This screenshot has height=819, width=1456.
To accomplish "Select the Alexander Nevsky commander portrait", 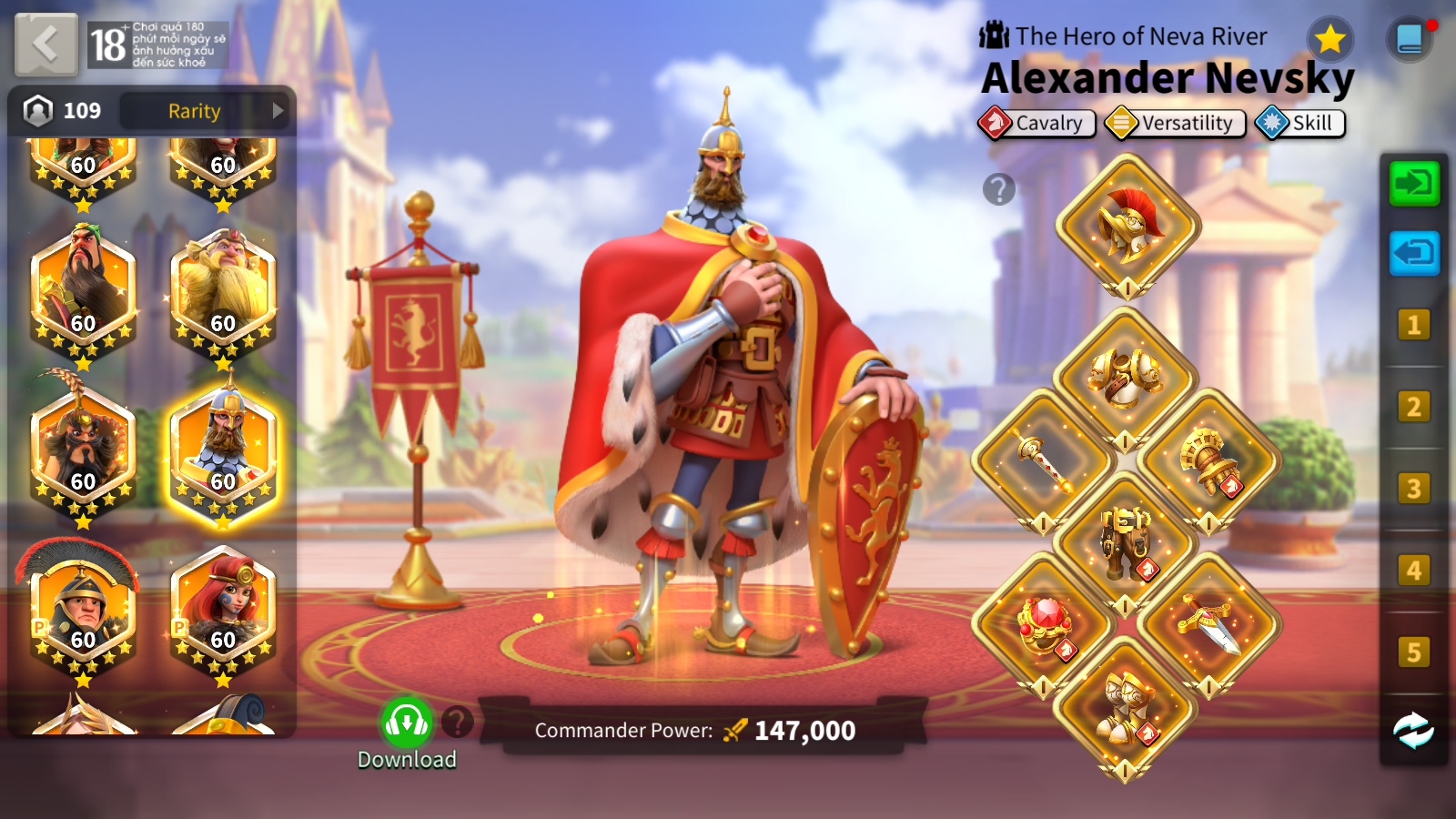I will coord(223,452).
